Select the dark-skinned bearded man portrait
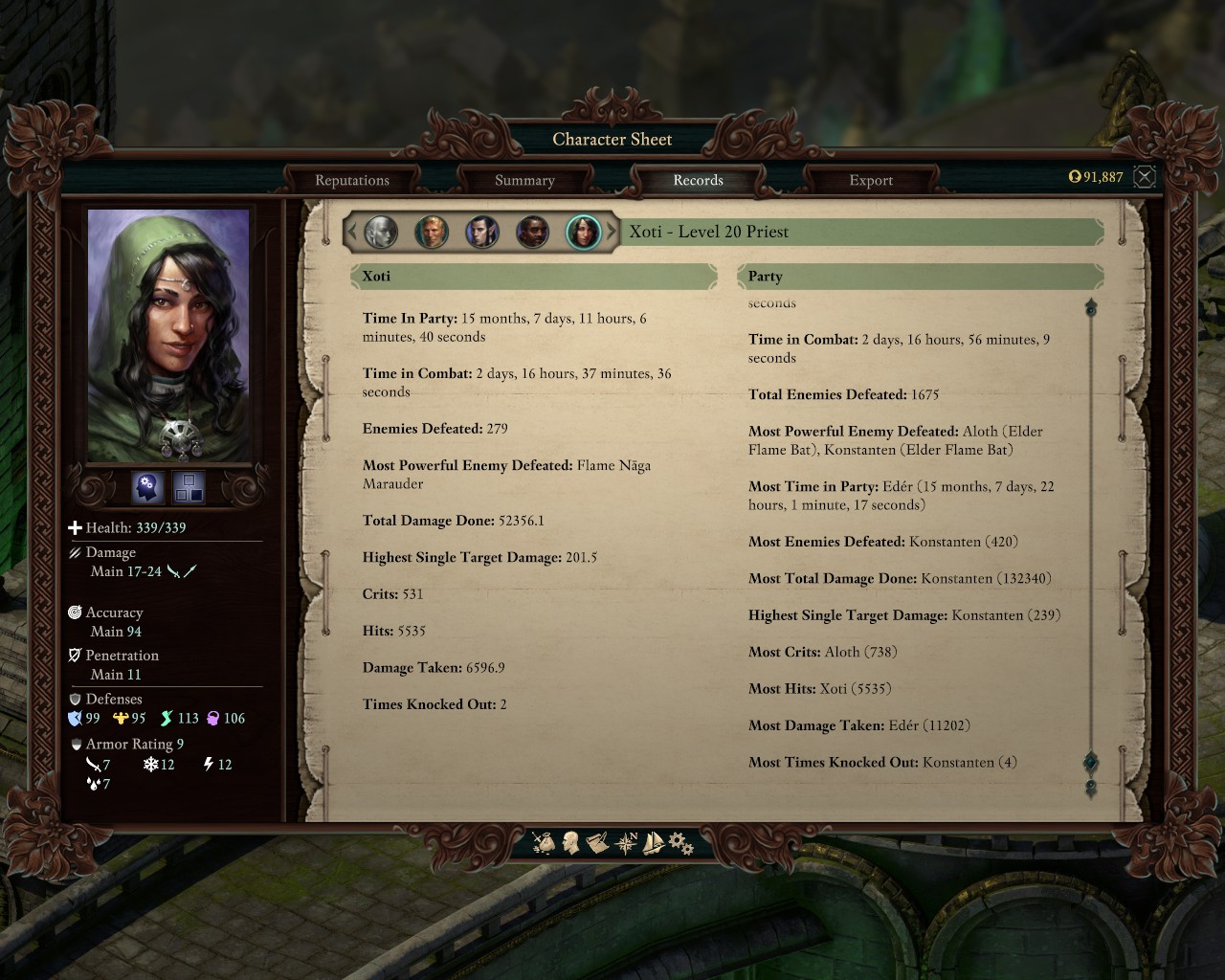This screenshot has width=1225, height=980. pyautogui.click(x=533, y=232)
